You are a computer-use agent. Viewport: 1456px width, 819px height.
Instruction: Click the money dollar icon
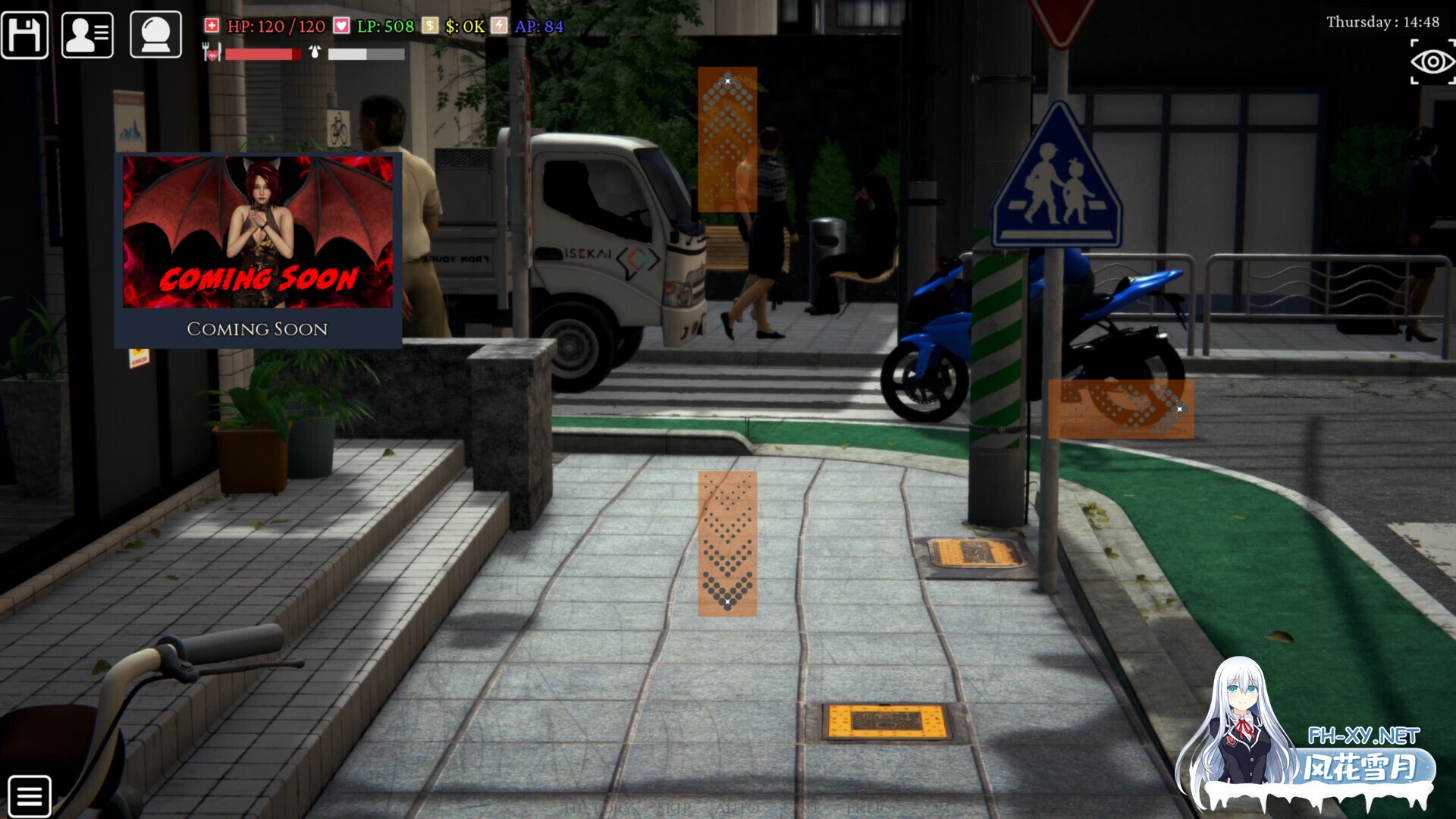pyautogui.click(x=429, y=25)
